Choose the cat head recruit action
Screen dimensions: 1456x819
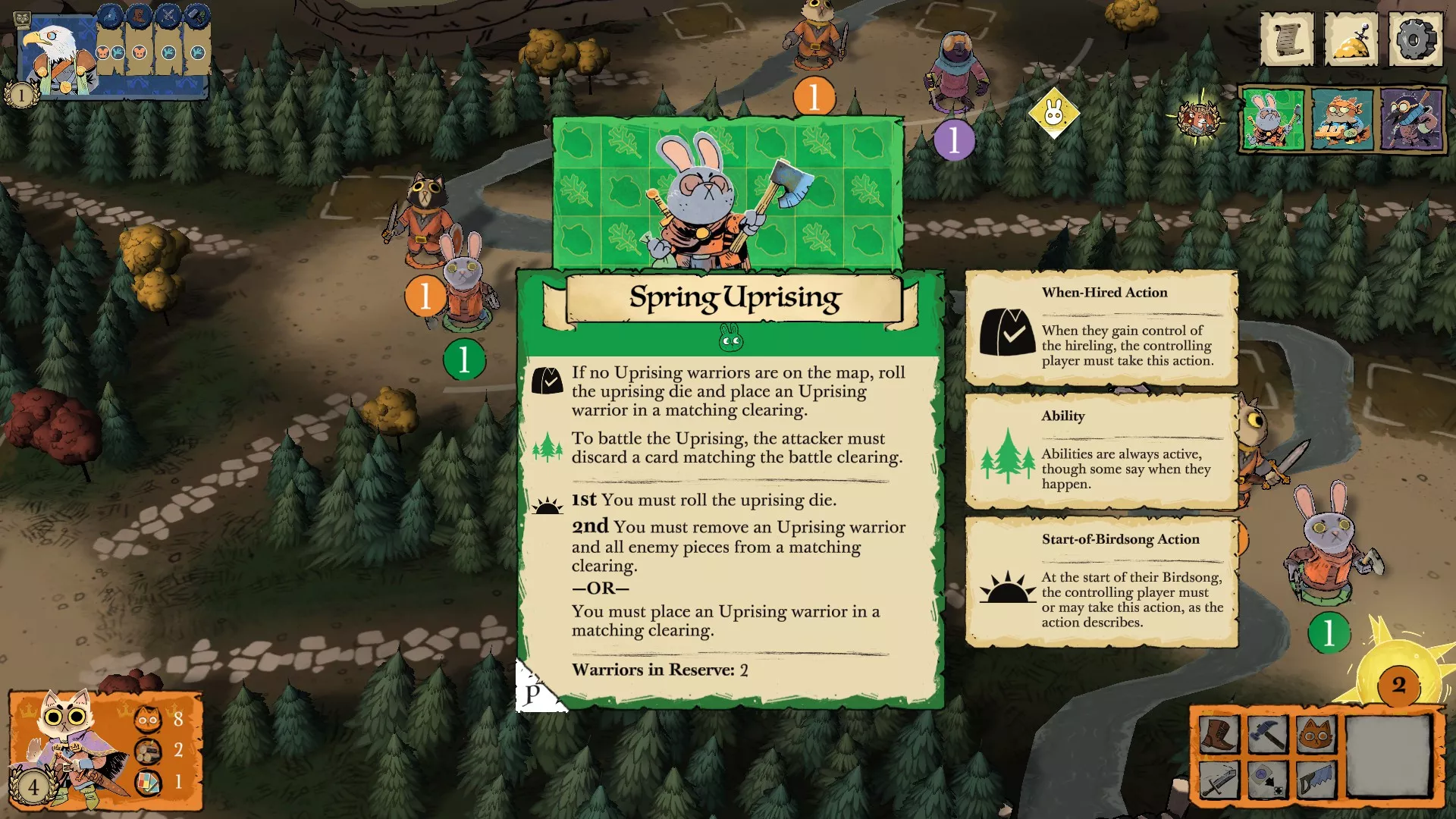(1316, 734)
